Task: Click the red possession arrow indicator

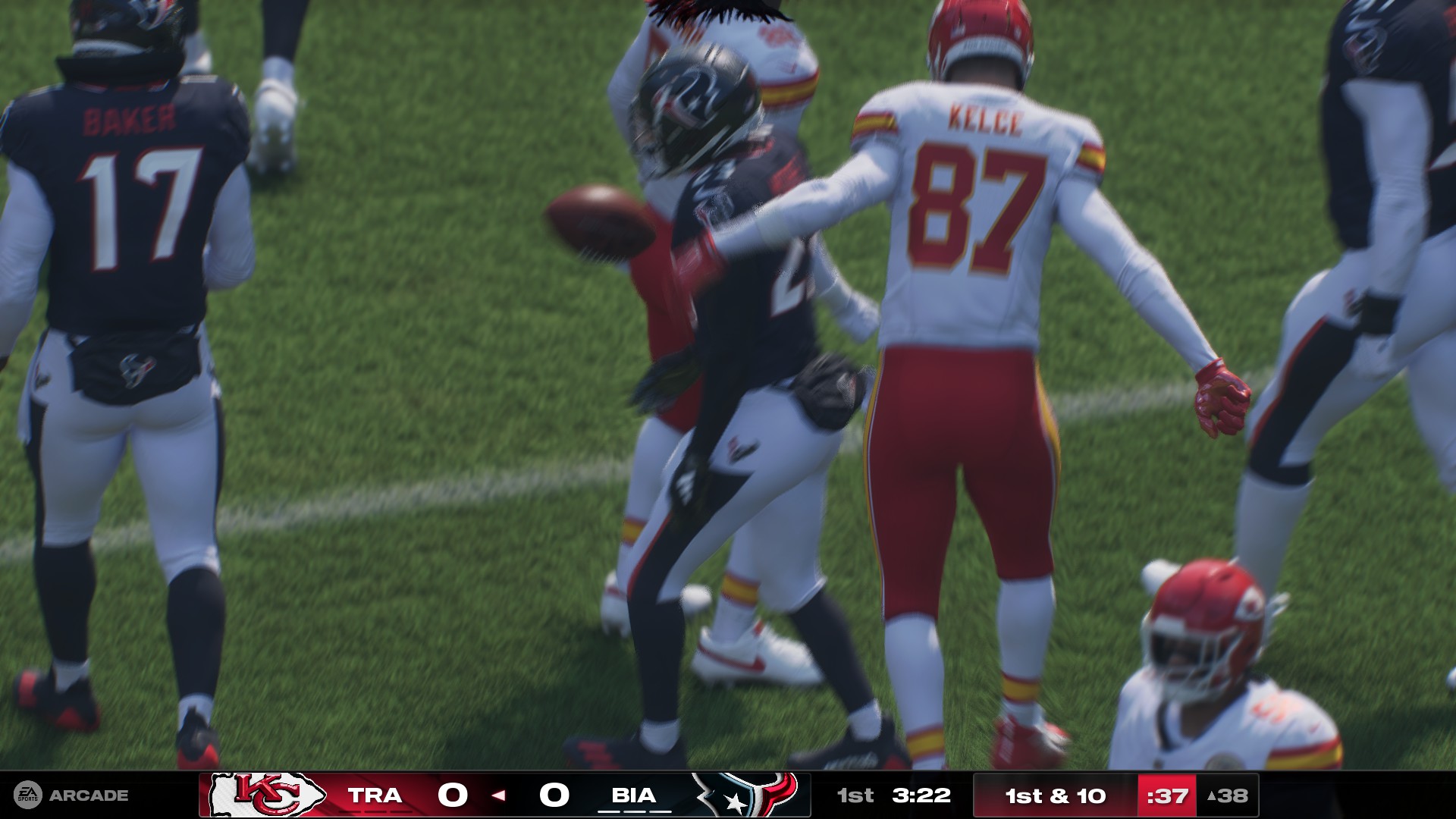Action: click(498, 796)
